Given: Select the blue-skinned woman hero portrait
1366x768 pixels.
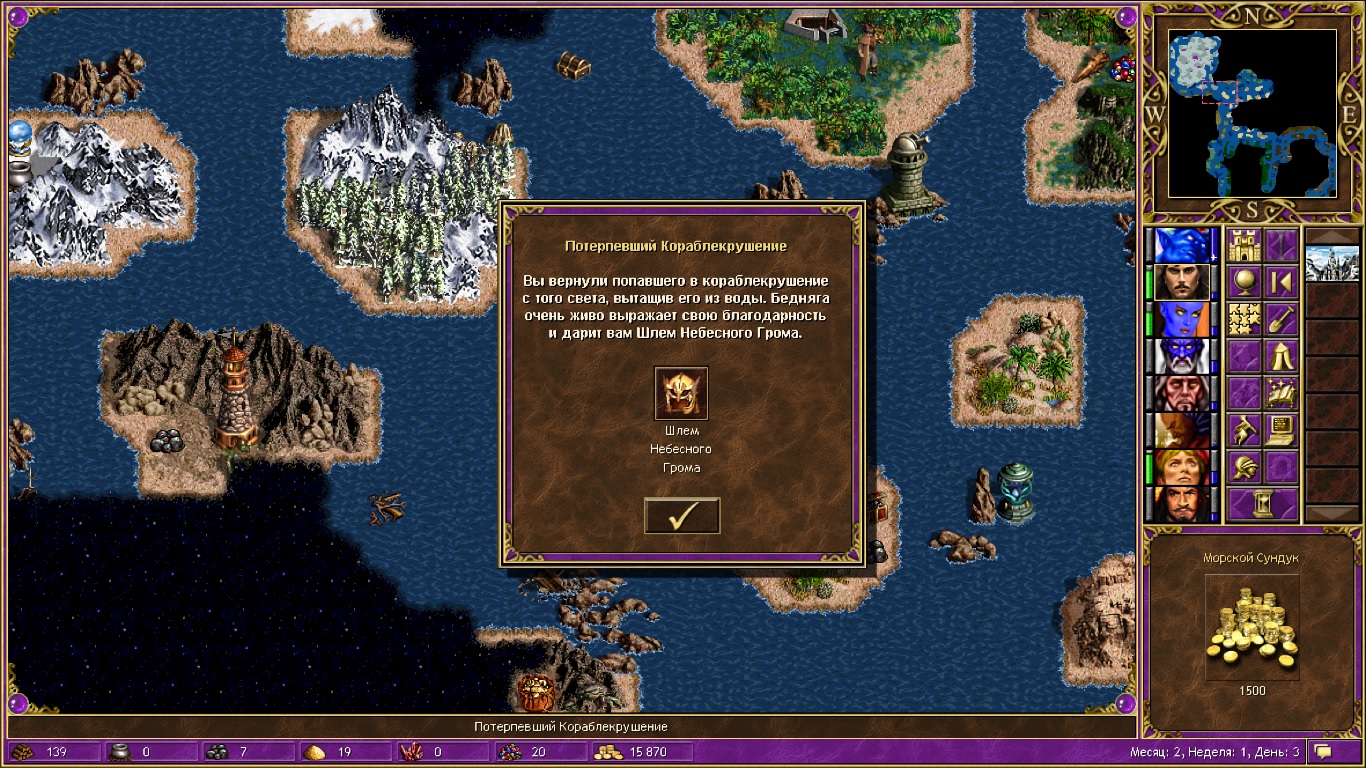Looking at the screenshot, I should [x=1182, y=319].
